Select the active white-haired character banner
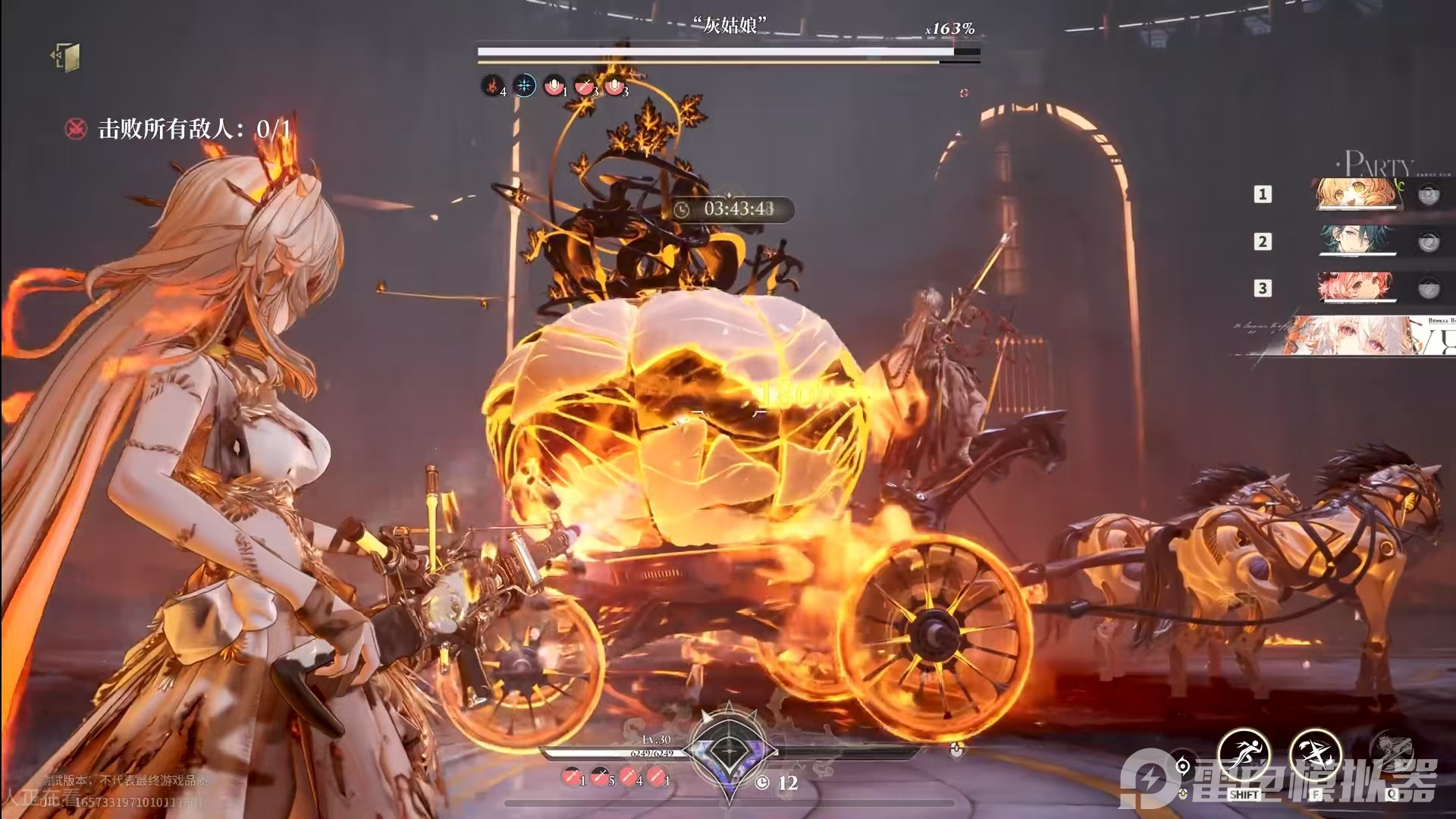 pyautogui.click(x=1357, y=335)
